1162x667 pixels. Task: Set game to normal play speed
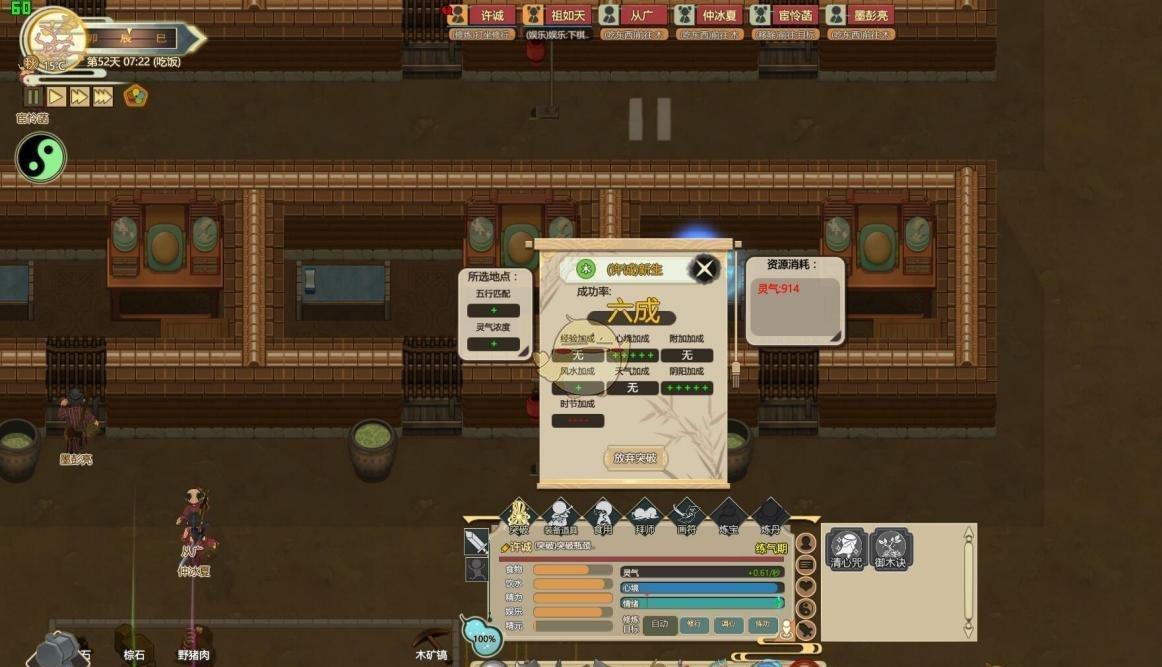56,97
